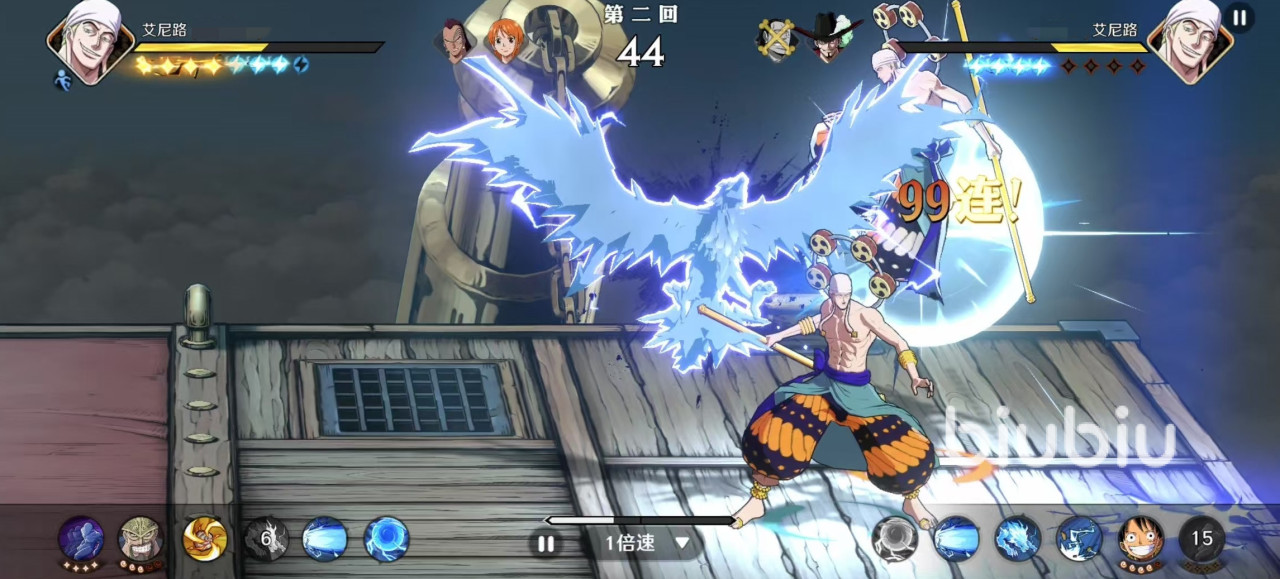Select the grinning masked support character icon
The height and width of the screenshot is (579, 1280).
tap(141, 539)
